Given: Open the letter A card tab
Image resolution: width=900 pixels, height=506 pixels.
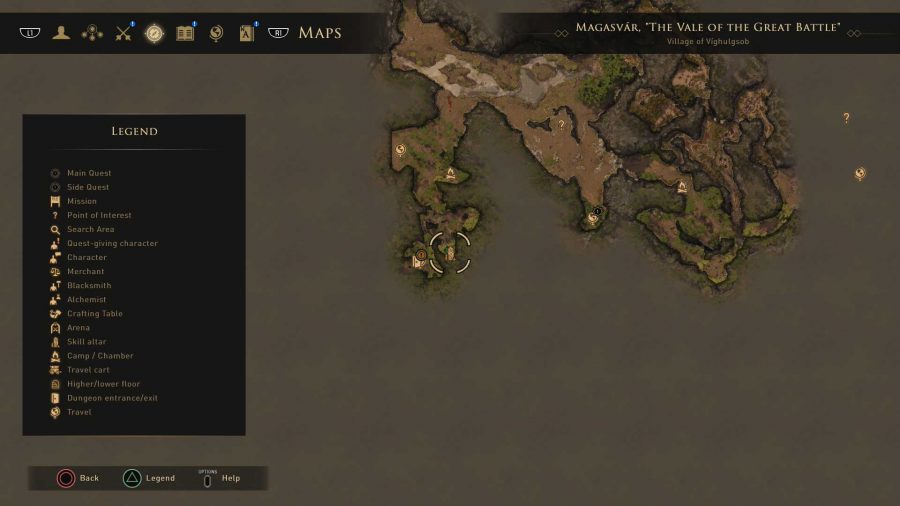Looking at the screenshot, I should (246, 33).
